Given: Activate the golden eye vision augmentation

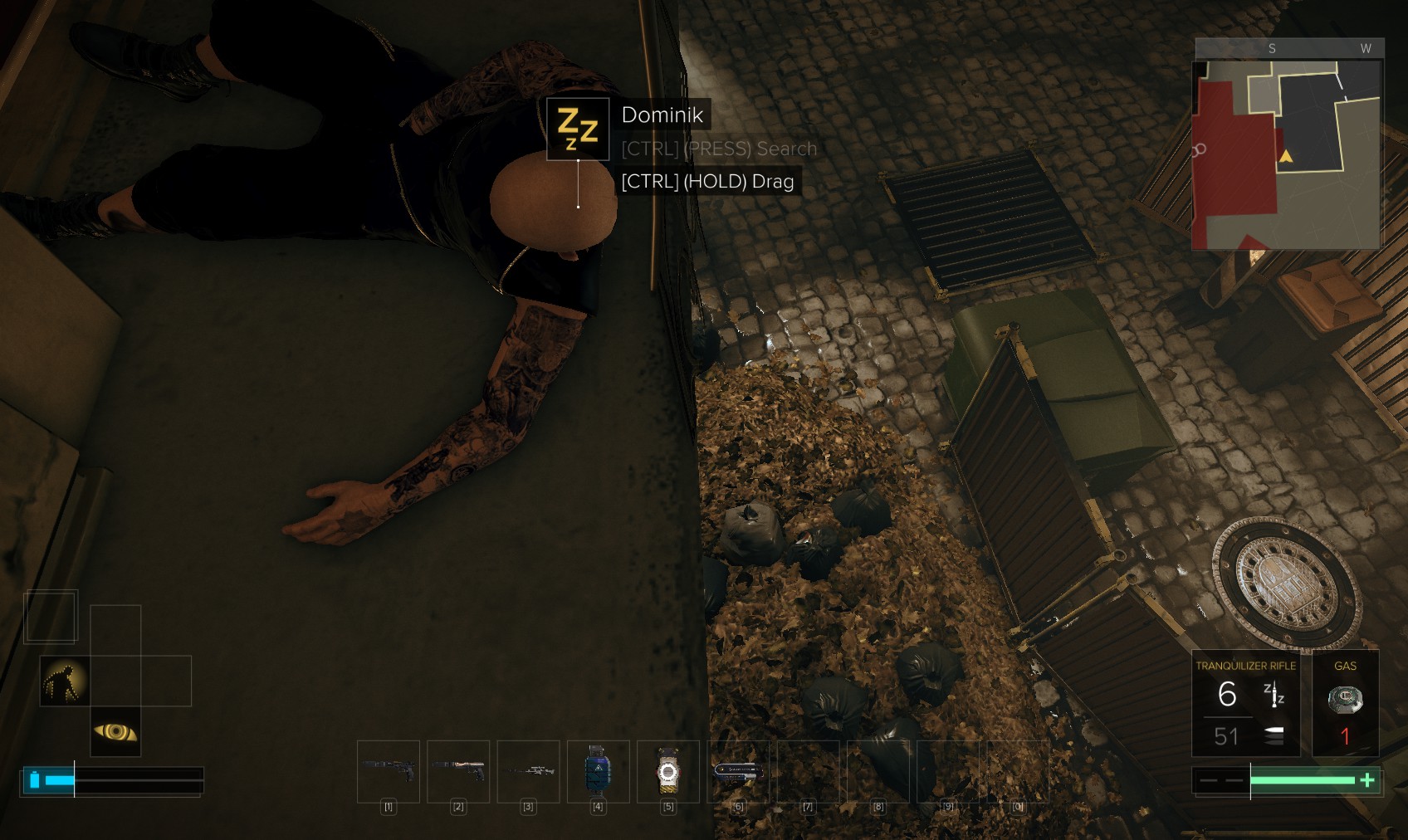Looking at the screenshot, I should pyautogui.click(x=115, y=731).
